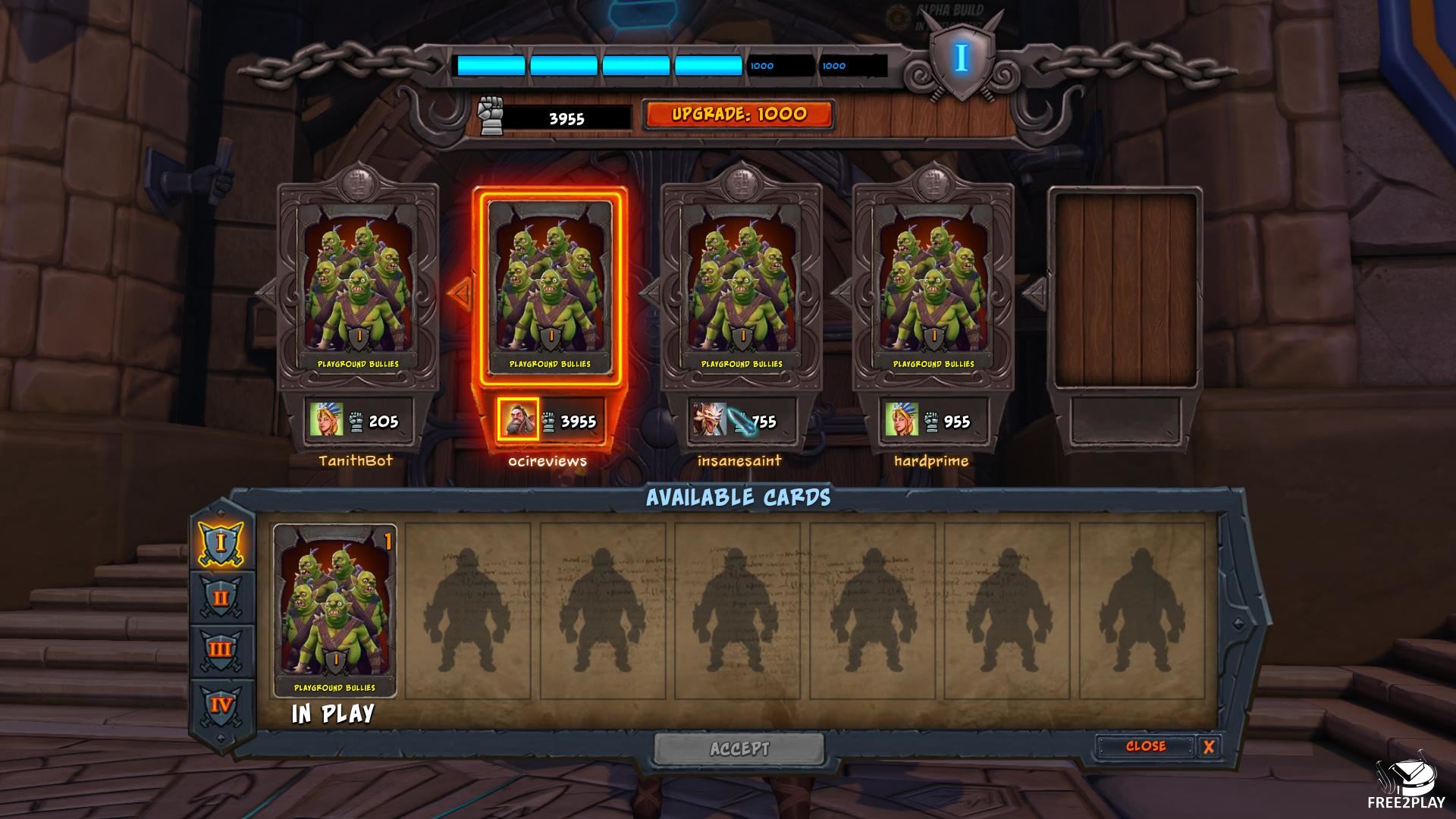This screenshot has width=1456, height=819.
Task: Switch to the tier III cards tab
Action: point(221,650)
